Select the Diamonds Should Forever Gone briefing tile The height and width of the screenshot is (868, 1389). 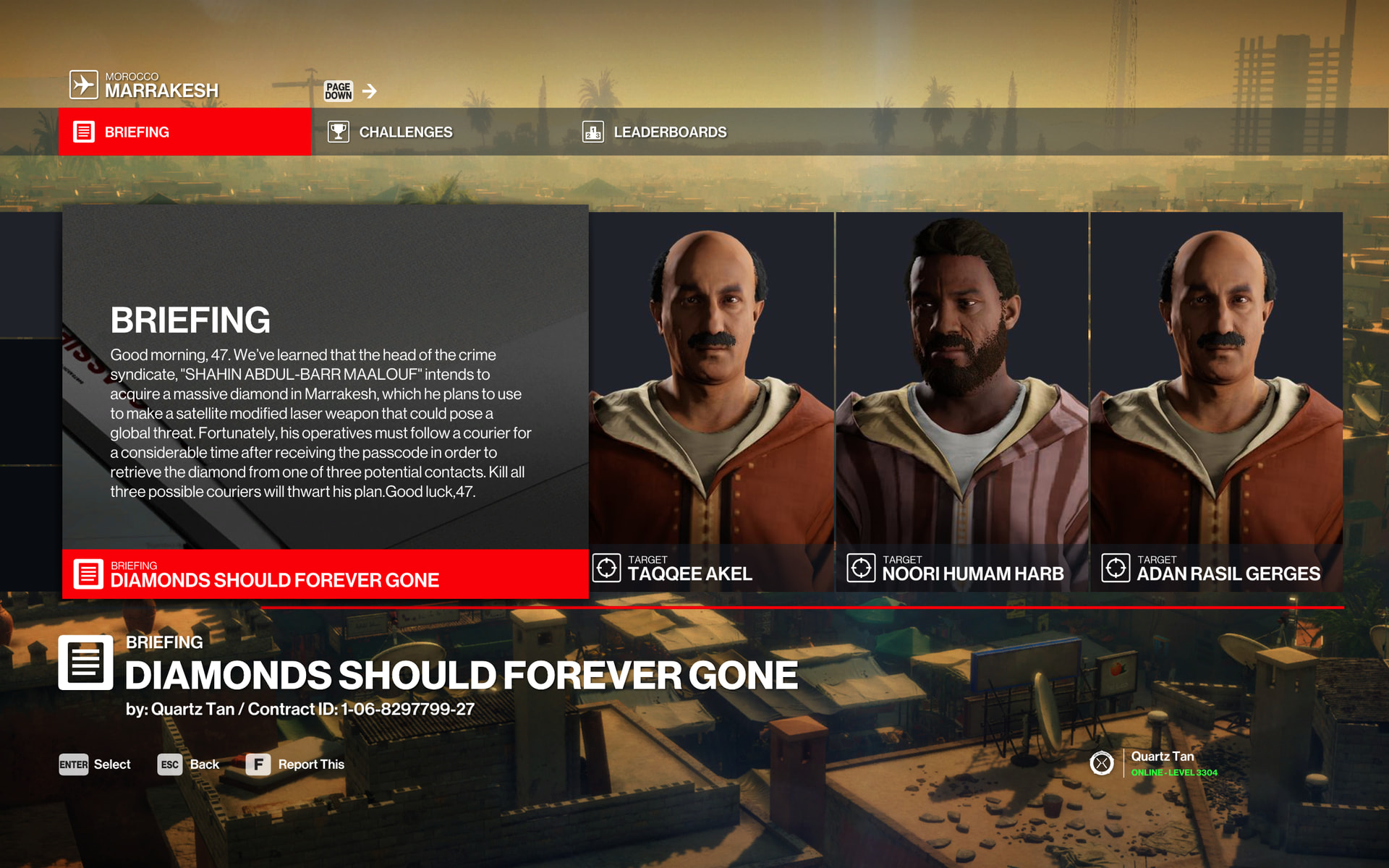coord(325,574)
